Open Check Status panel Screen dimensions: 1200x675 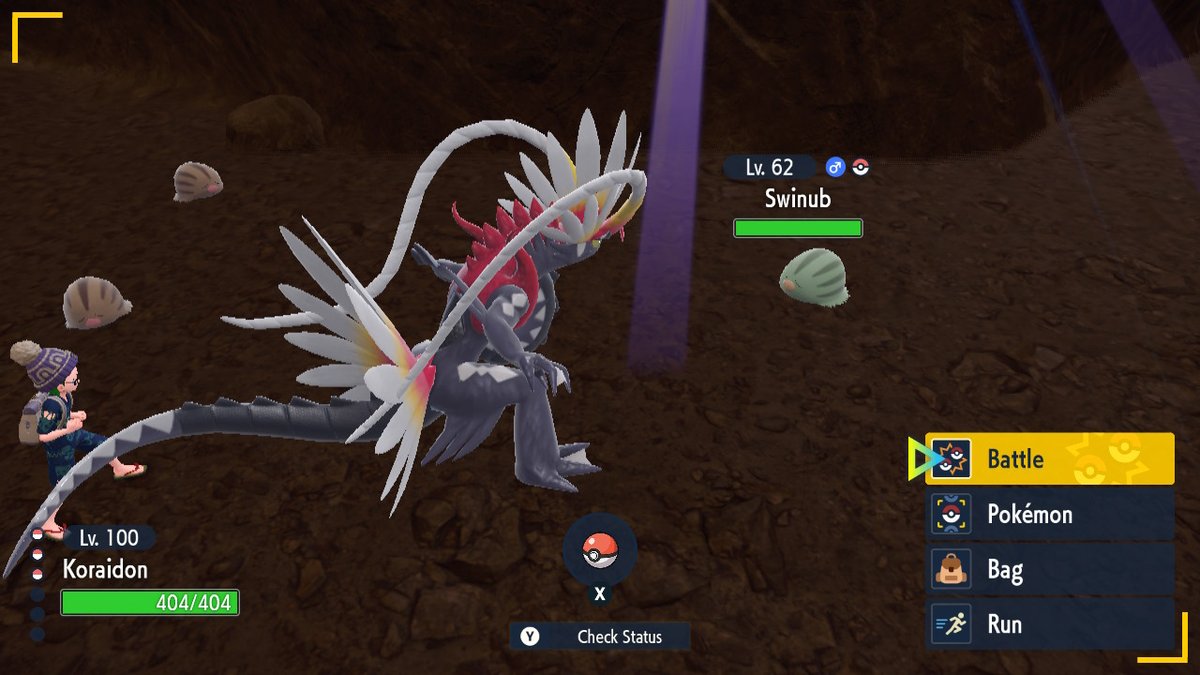tap(600, 636)
